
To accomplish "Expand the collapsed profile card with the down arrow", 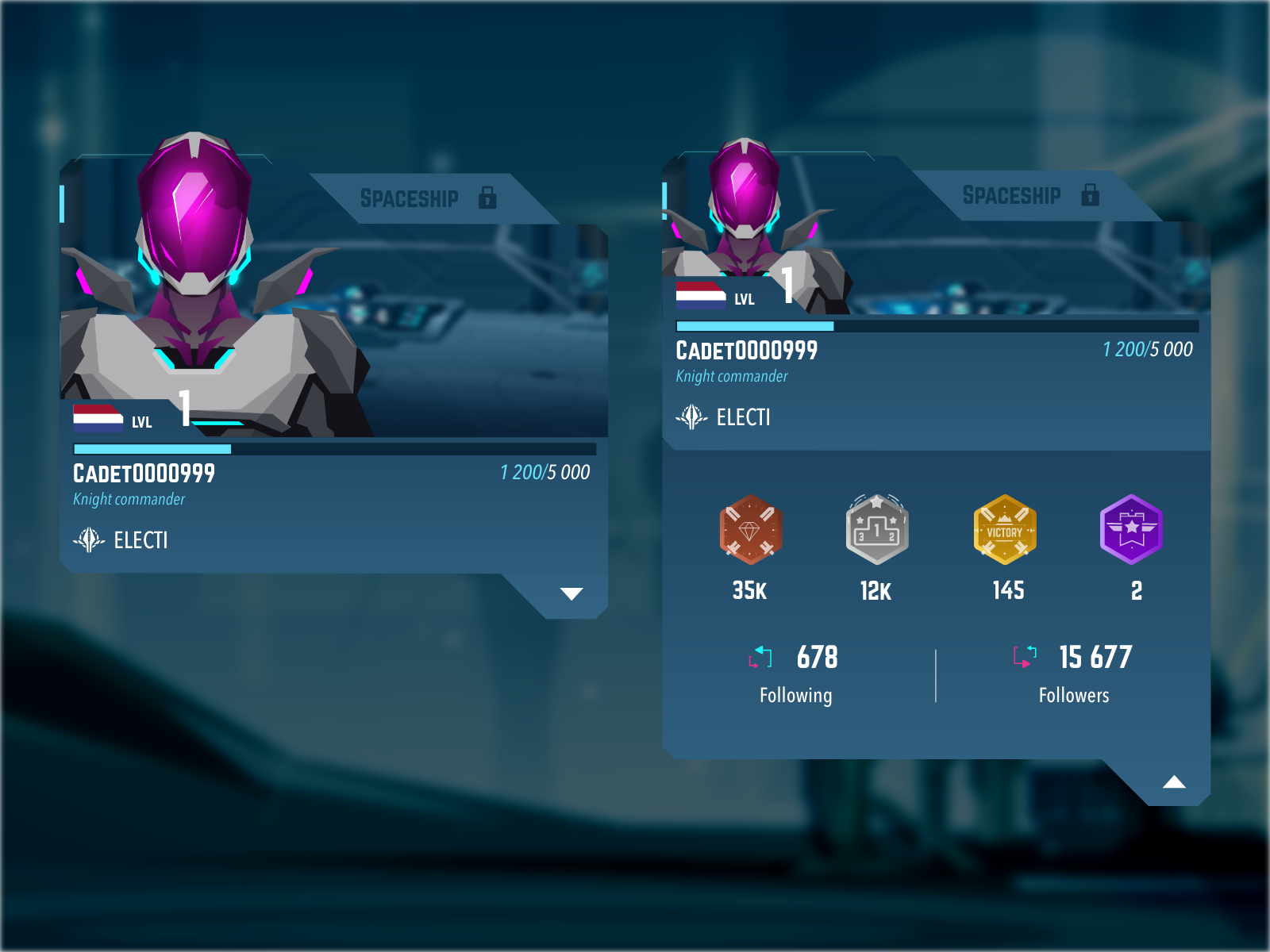I will coord(571,594).
